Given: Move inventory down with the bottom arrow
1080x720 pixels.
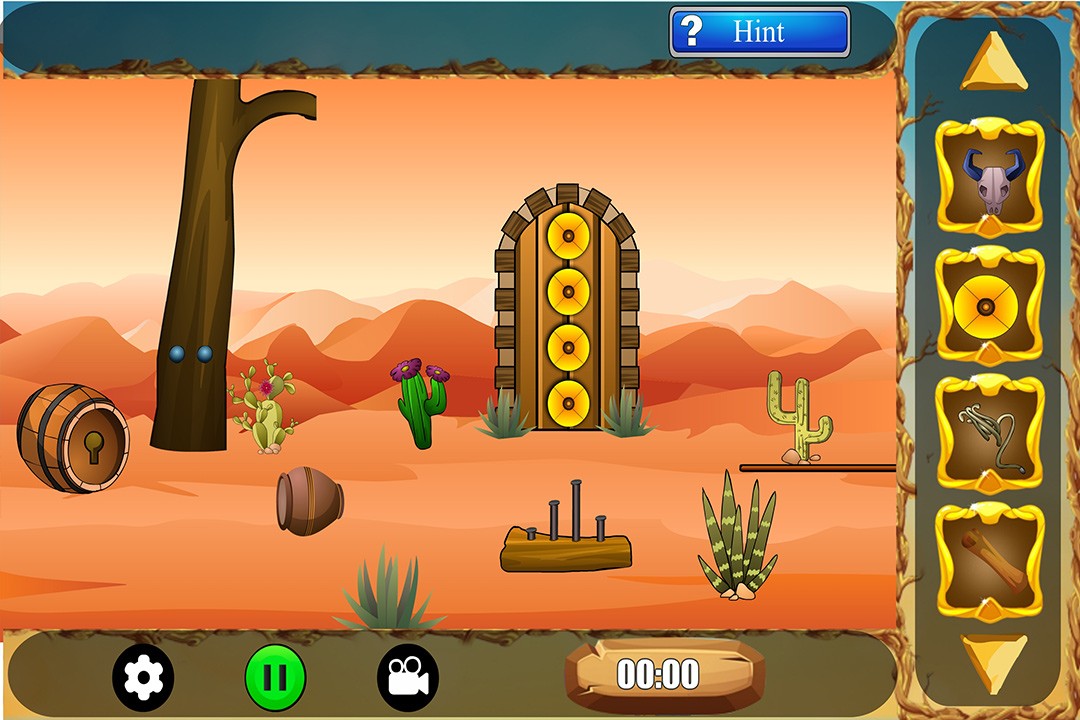Looking at the screenshot, I should click(x=993, y=661).
